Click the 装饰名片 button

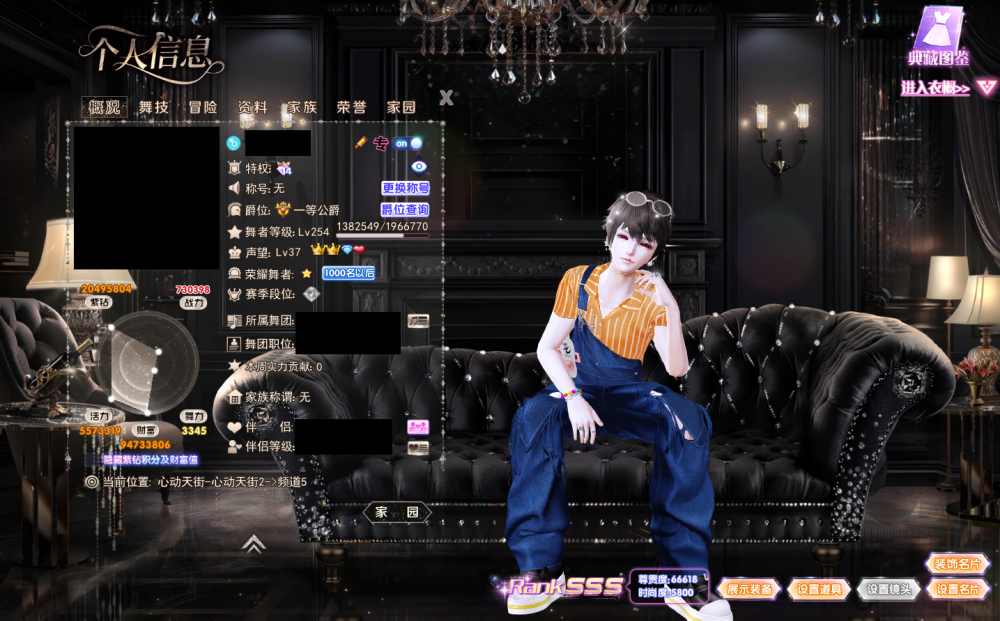(x=957, y=564)
